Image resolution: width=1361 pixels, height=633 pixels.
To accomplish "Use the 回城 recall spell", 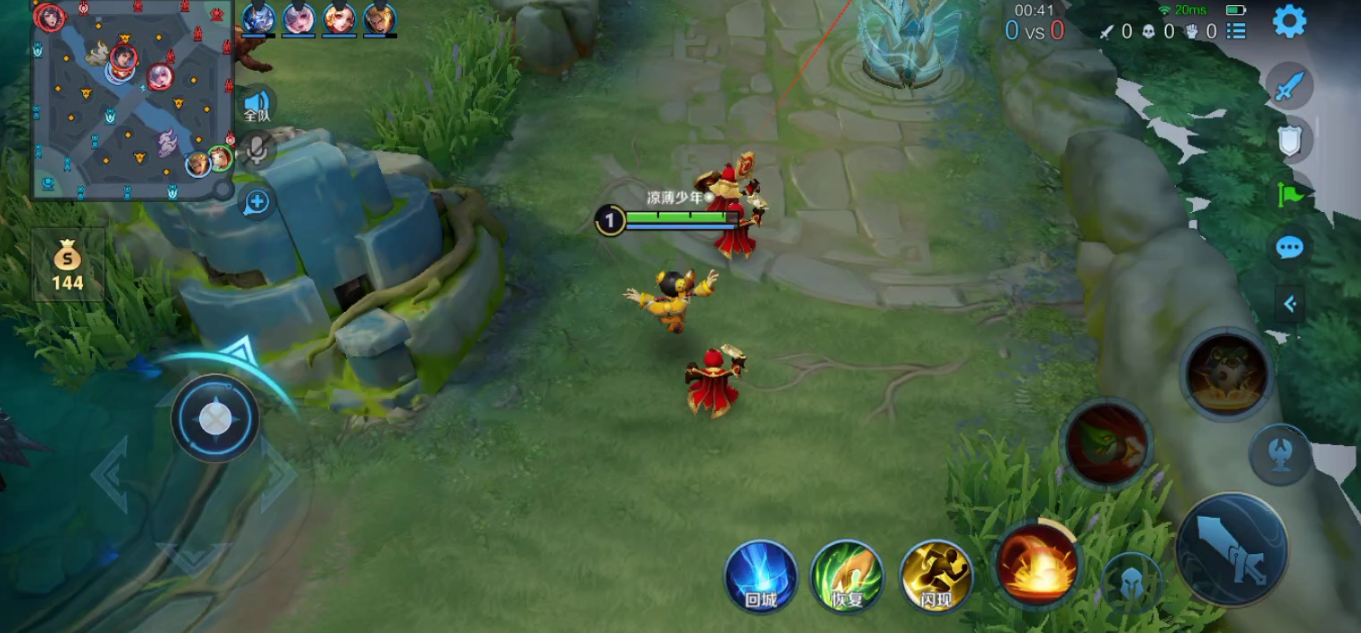I will (761, 575).
